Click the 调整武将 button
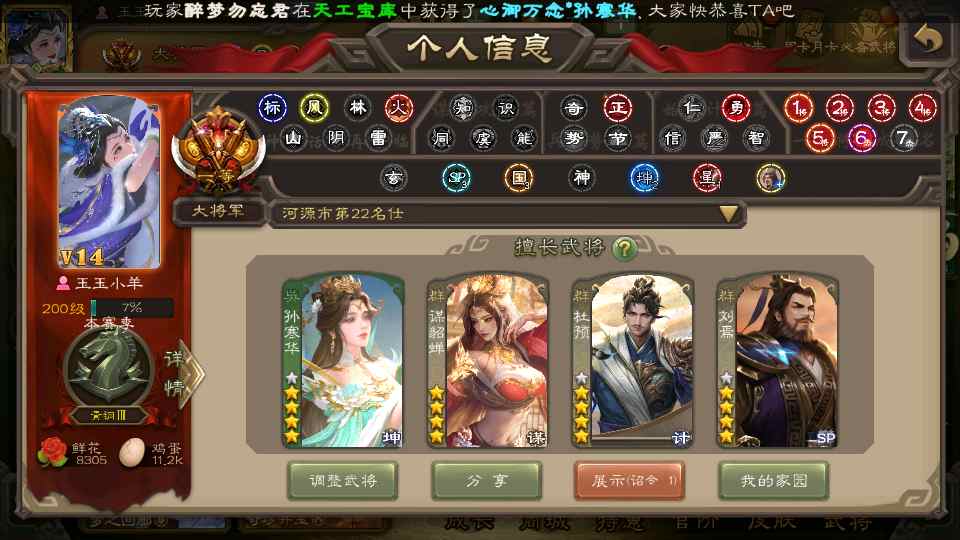This screenshot has height=540, width=960. coord(342,481)
